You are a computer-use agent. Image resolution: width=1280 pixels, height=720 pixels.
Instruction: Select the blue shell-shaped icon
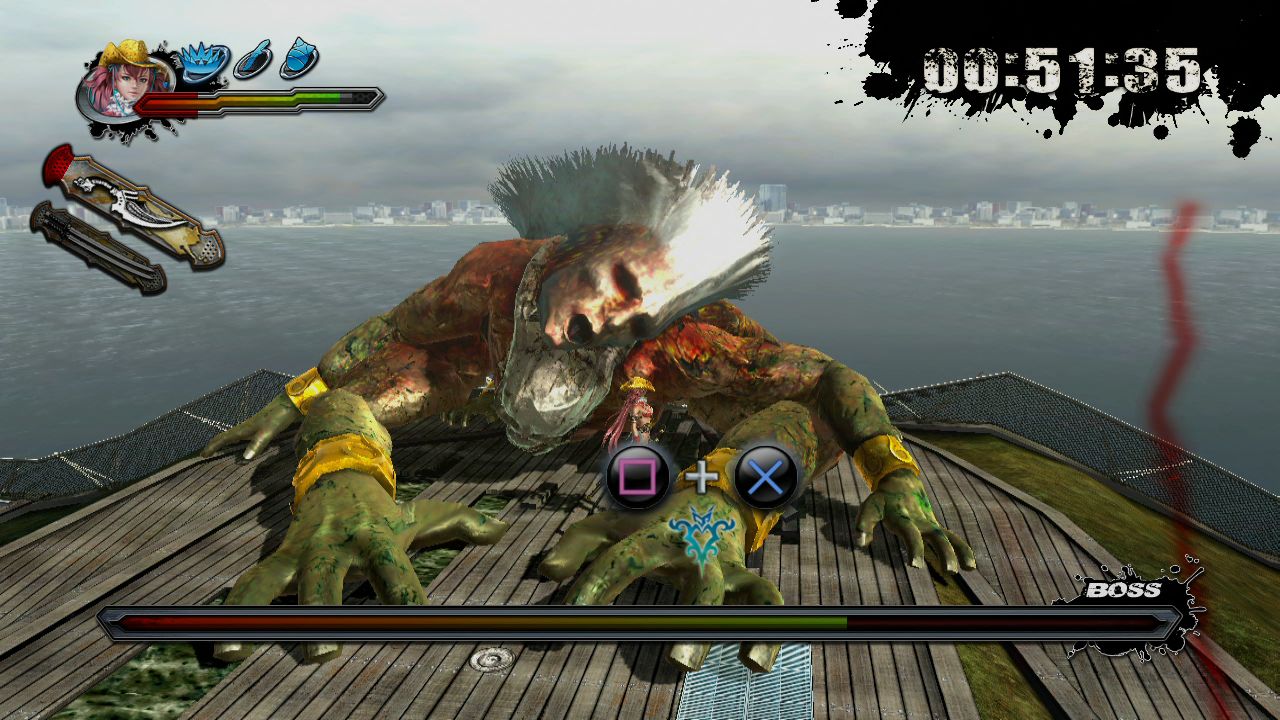tap(299, 59)
